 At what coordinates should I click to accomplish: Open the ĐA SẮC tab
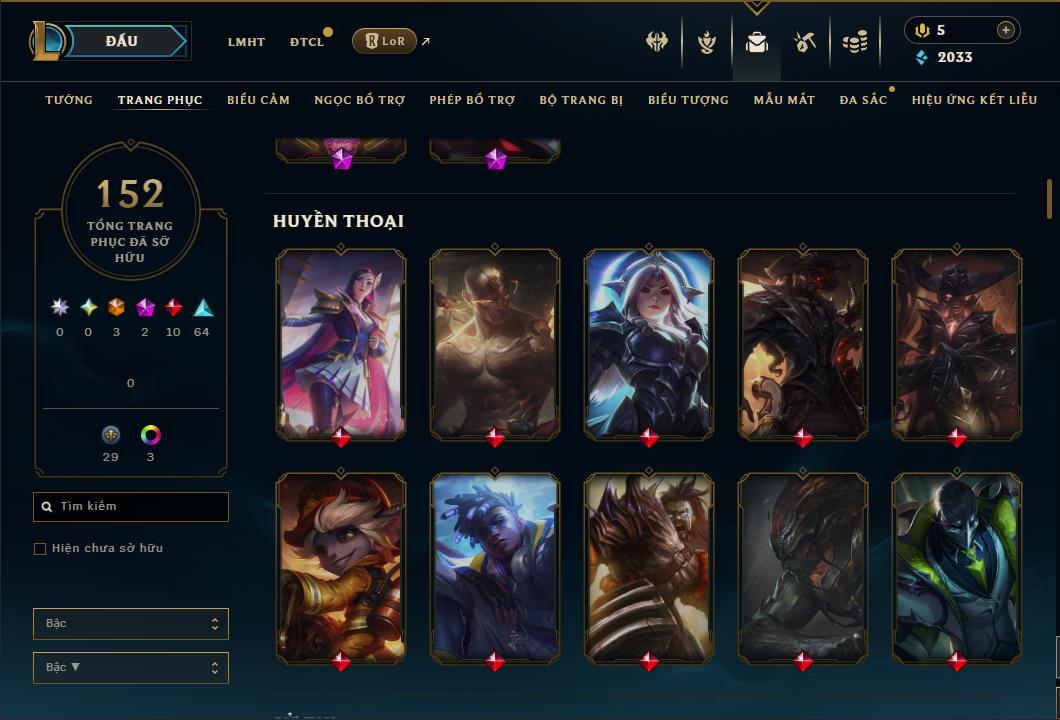(863, 100)
